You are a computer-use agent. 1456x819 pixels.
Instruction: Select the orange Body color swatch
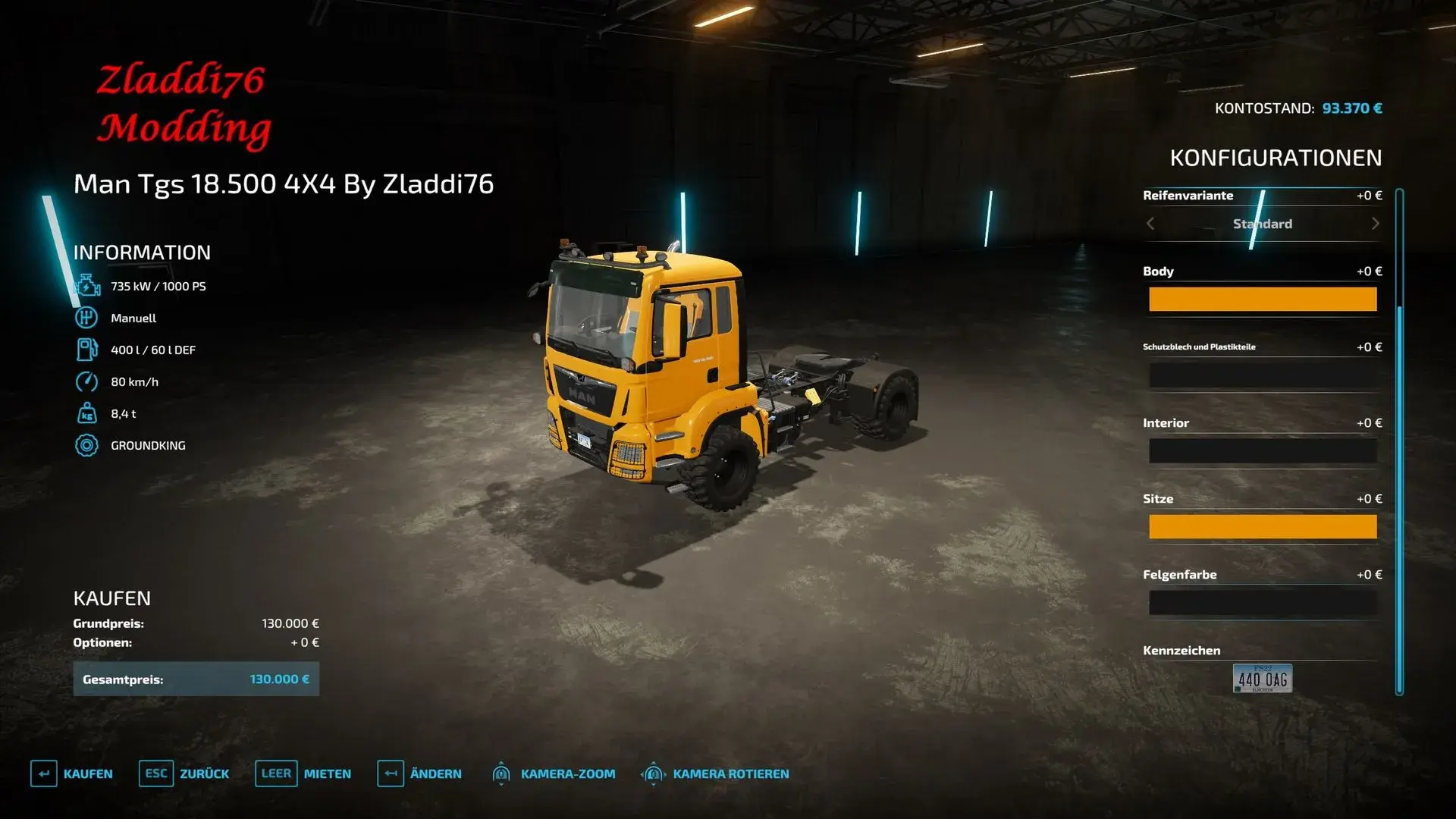click(1263, 299)
